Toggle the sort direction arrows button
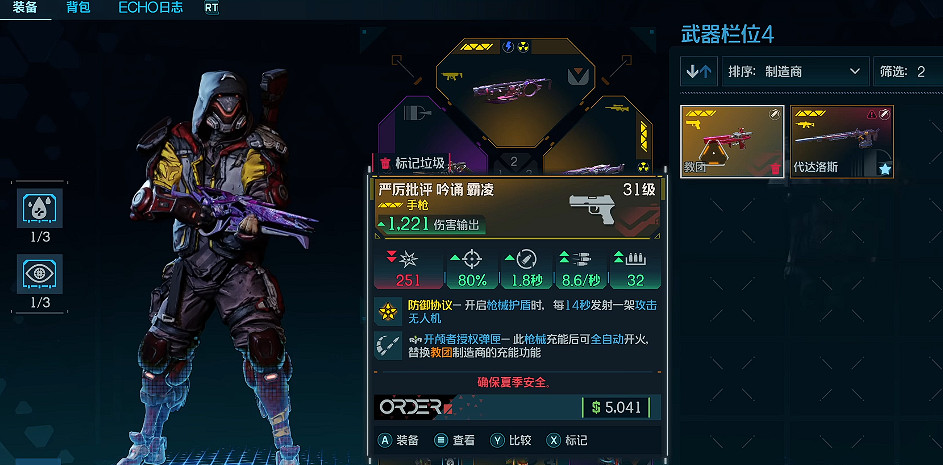The image size is (943, 465). (698, 72)
